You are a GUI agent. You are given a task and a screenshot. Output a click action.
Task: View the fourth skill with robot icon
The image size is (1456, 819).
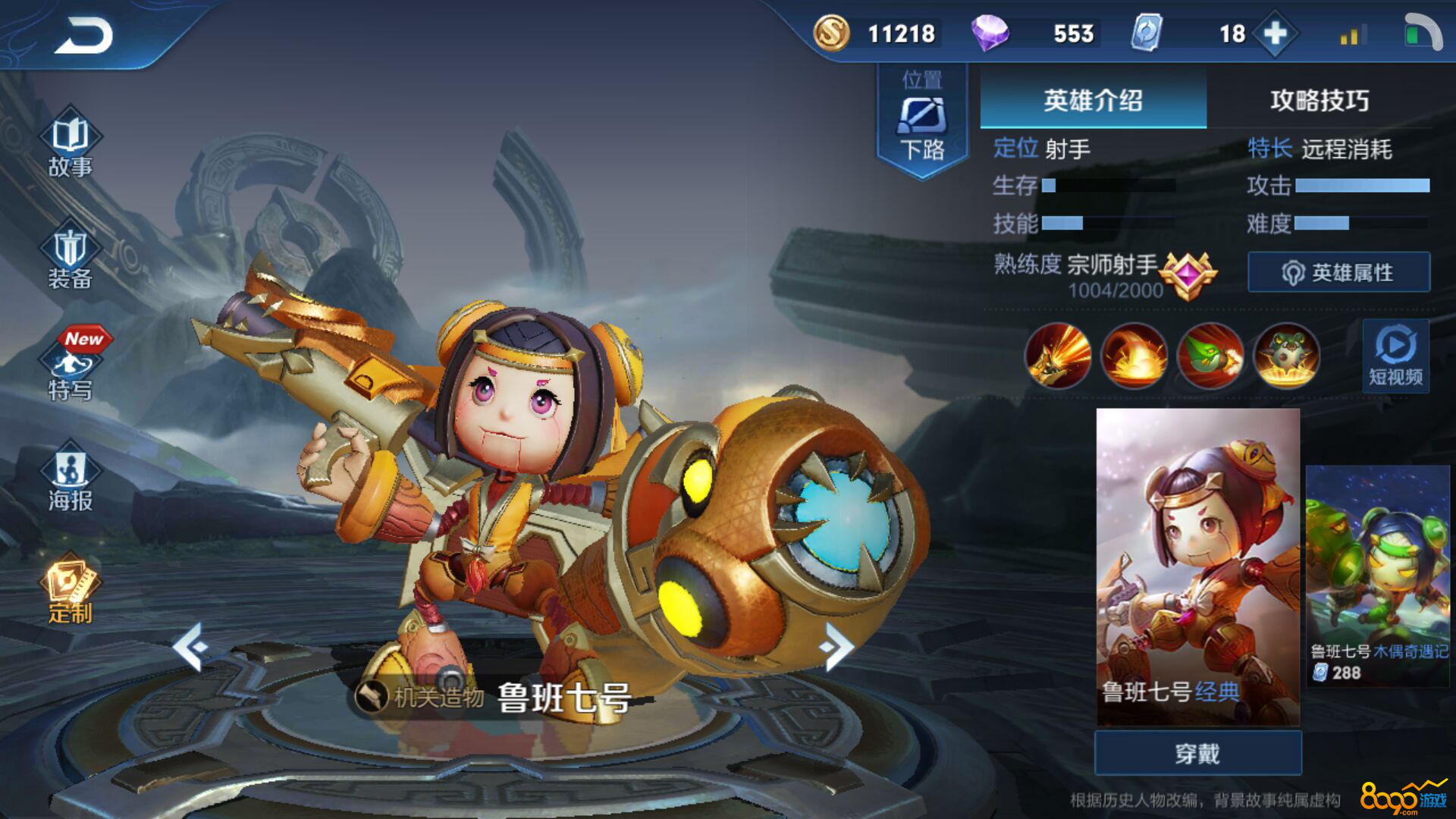pyautogui.click(x=1286, y=356)
